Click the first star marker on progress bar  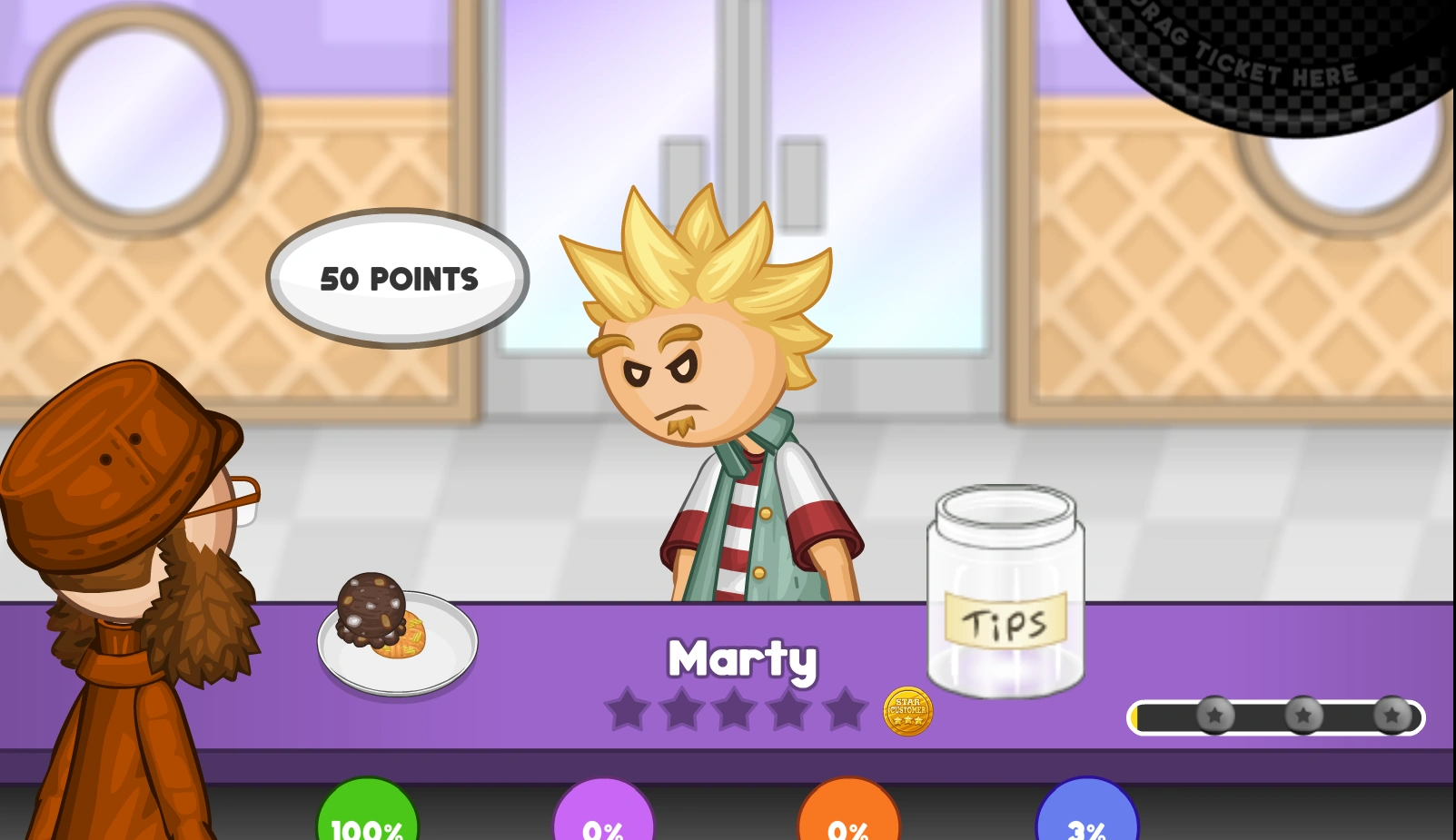coord(1214,716)
